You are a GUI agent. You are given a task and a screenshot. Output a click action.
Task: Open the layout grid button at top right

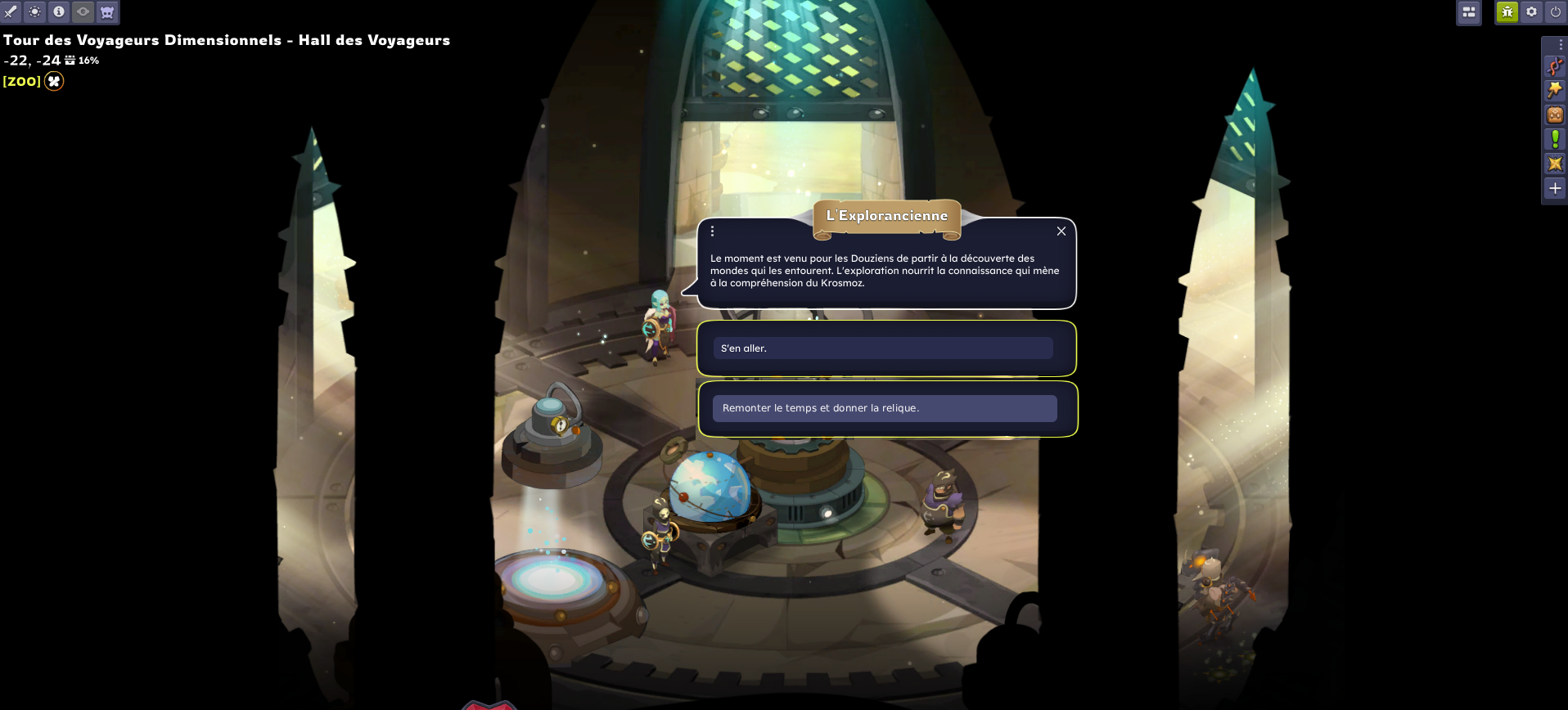click(x=1468, y=12)
